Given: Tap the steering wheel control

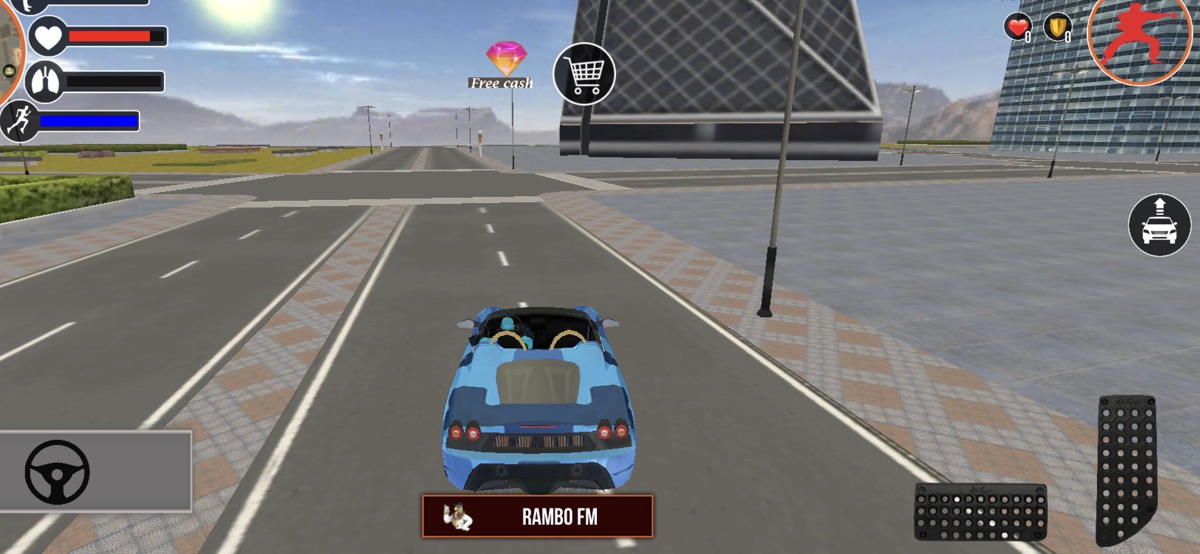Looking at the screenshot, I should point(58,472).
